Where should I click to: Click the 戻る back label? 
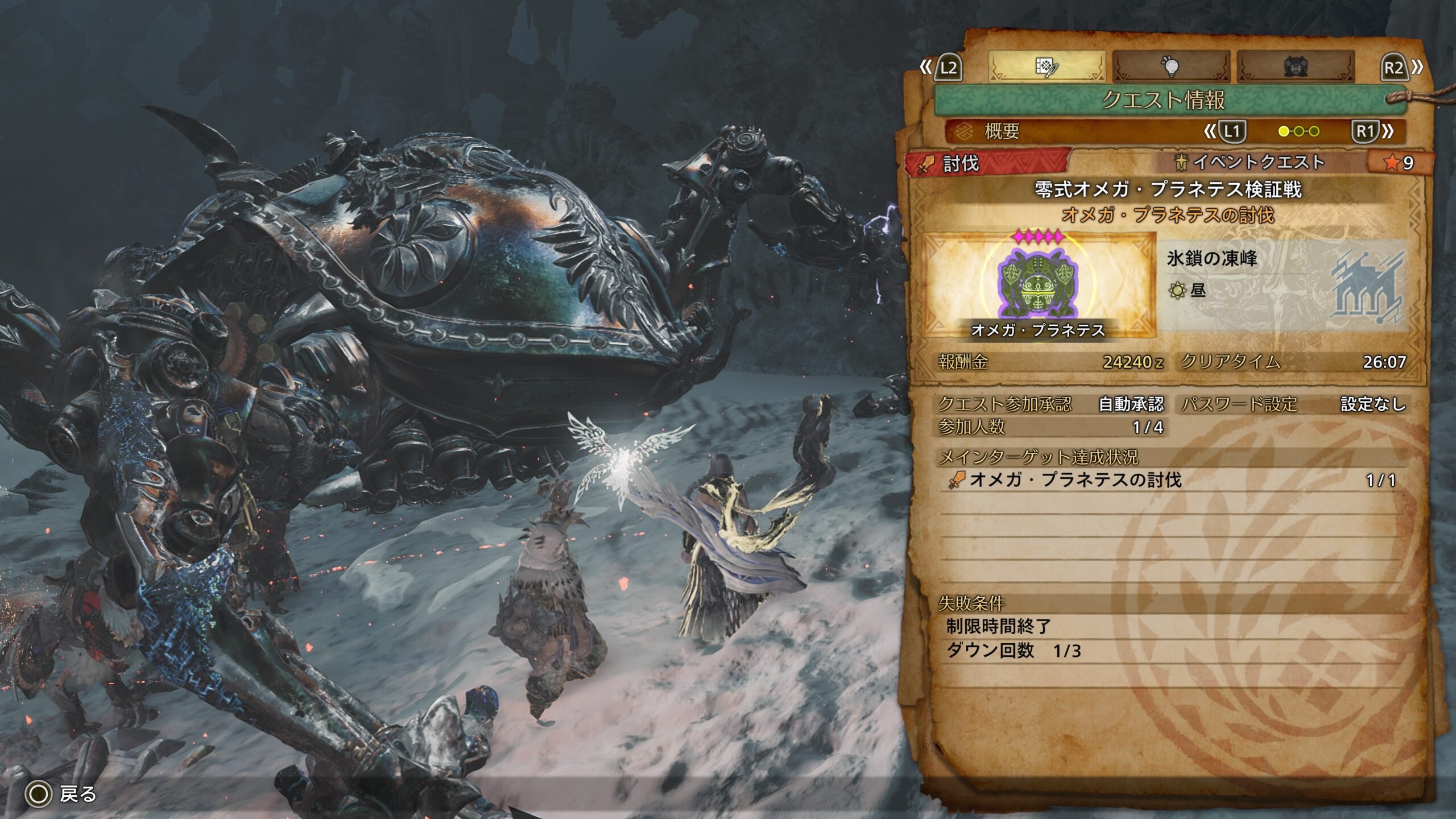point(78,793)
